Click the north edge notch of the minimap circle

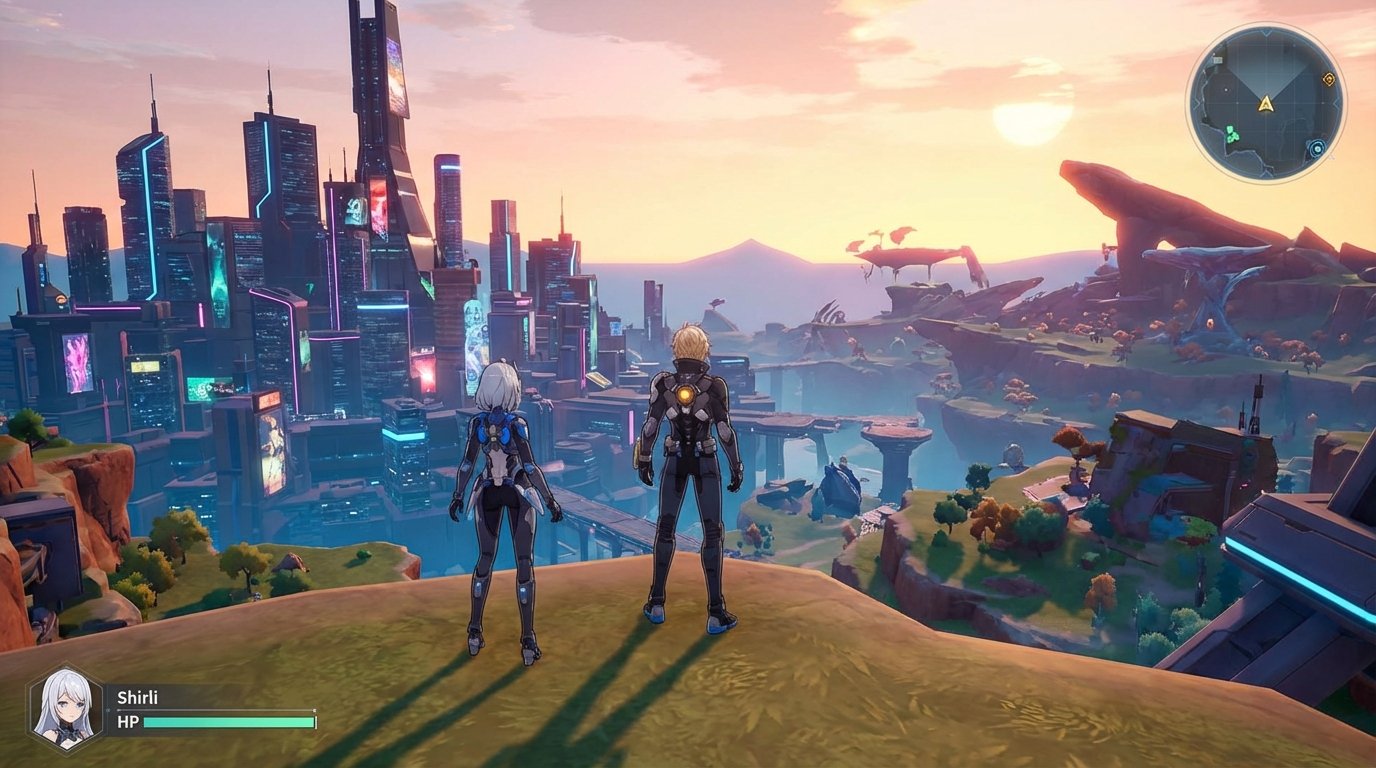(x=1266, y=32)
